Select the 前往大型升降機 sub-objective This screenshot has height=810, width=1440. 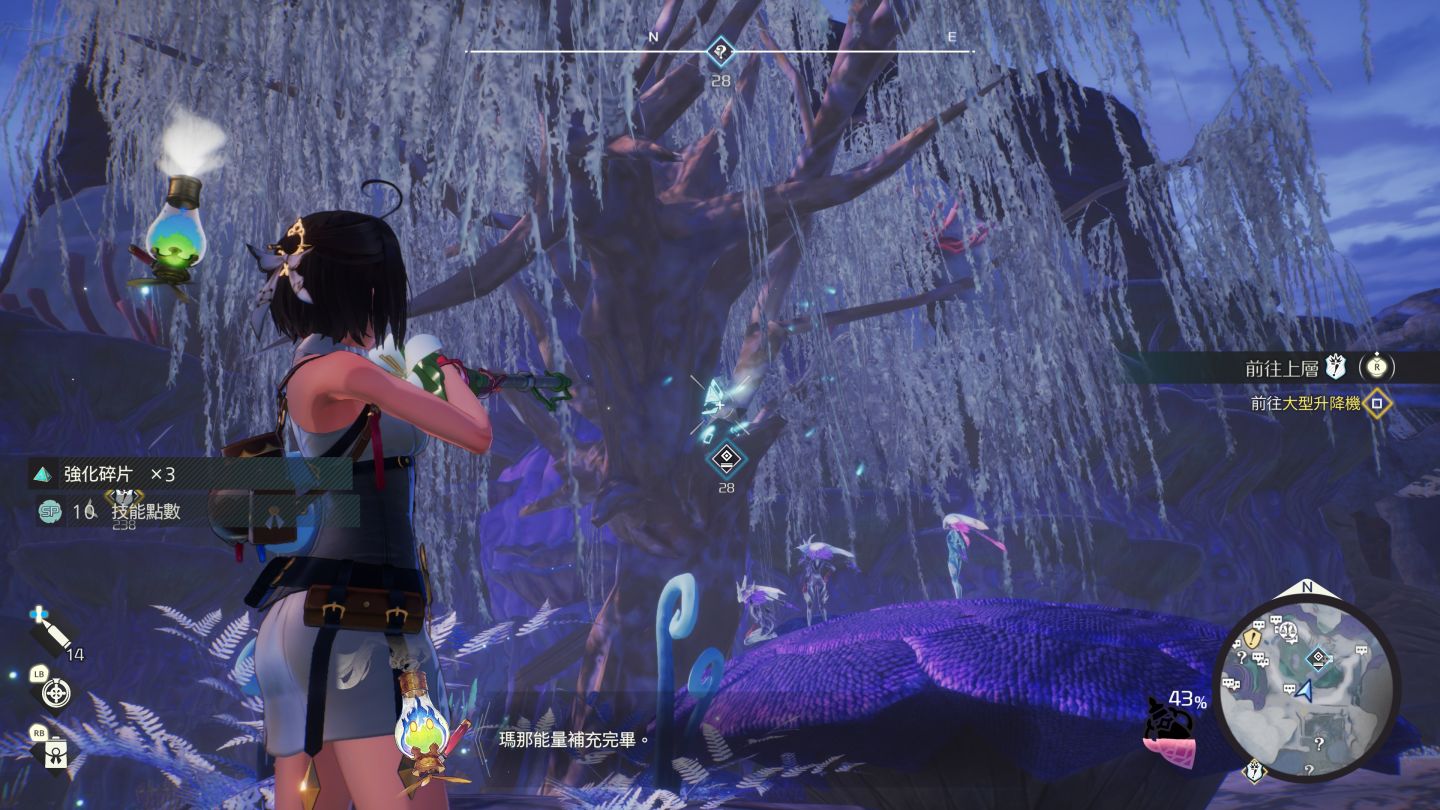[x=1305, y=404]
